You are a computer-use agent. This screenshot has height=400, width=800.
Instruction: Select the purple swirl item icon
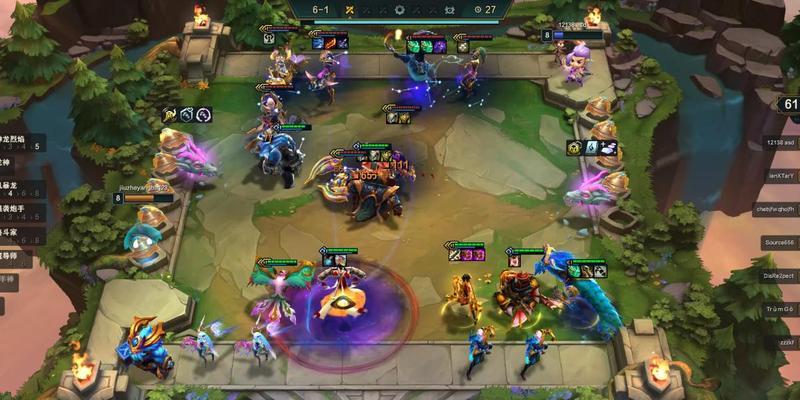[x=204, y=115]
